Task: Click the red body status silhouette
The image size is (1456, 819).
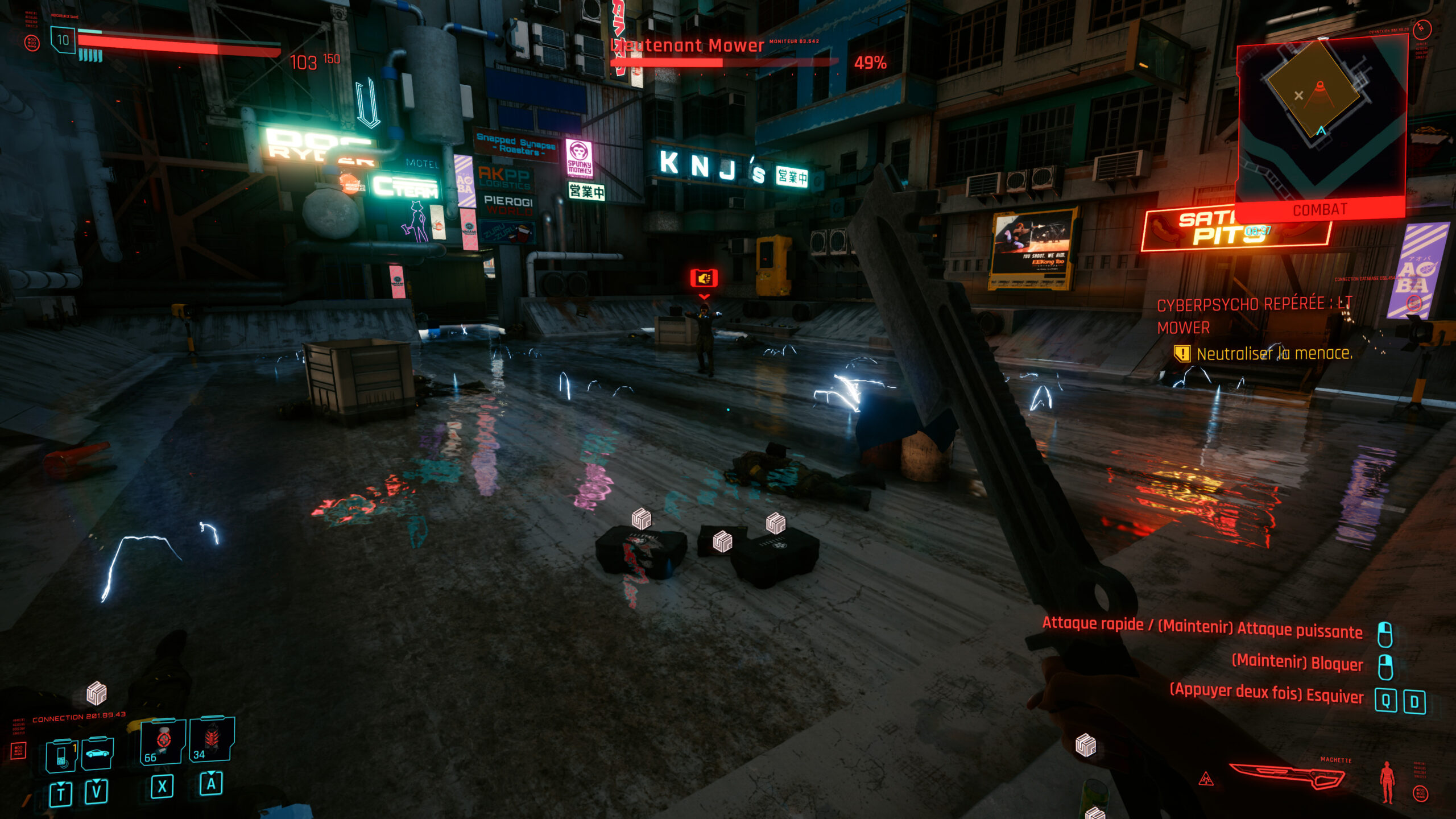Action: pos(1388,781)
